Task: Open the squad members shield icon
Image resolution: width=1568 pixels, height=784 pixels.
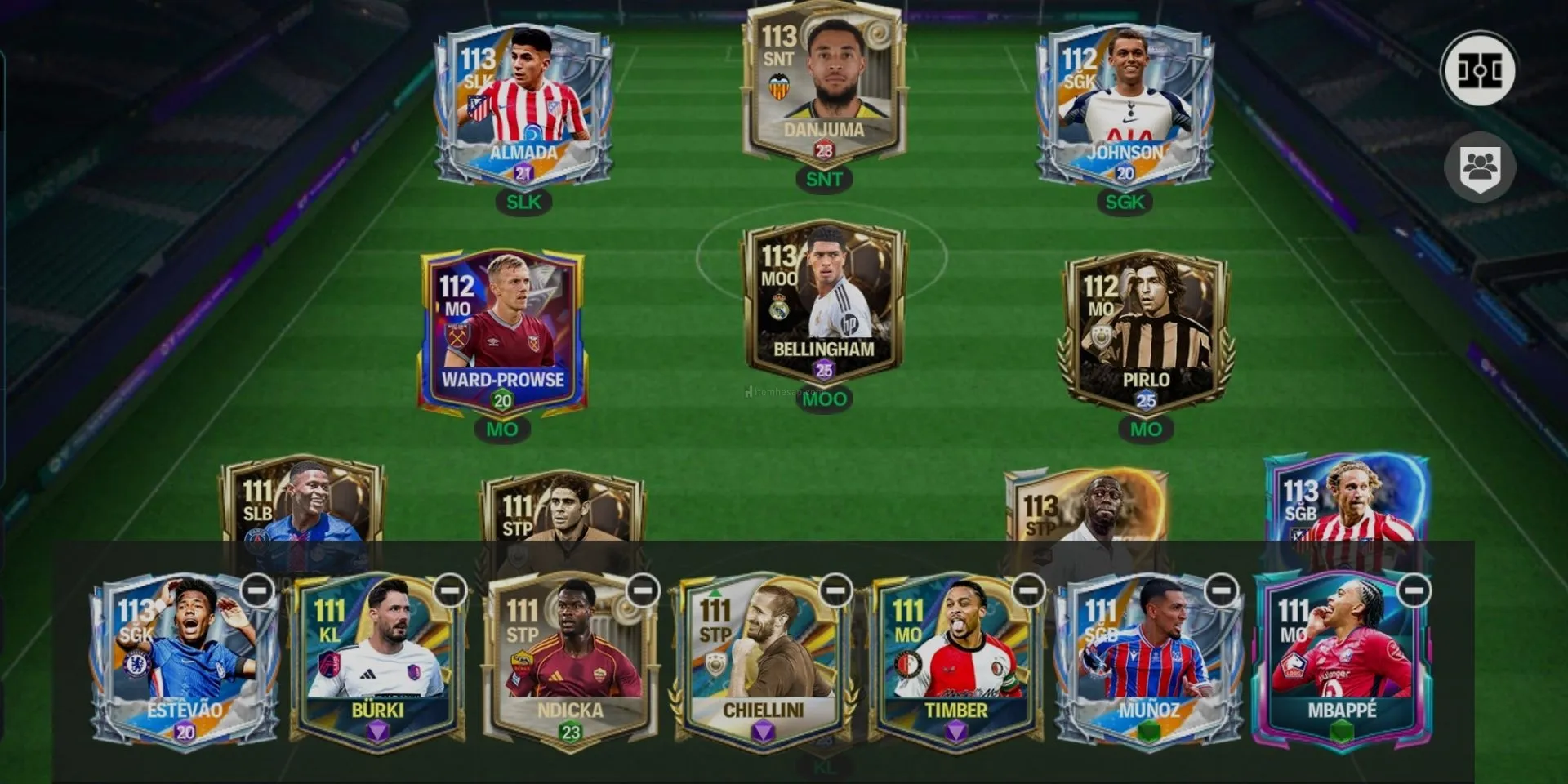Action: pyautogui.click(x=1480, y=168)
